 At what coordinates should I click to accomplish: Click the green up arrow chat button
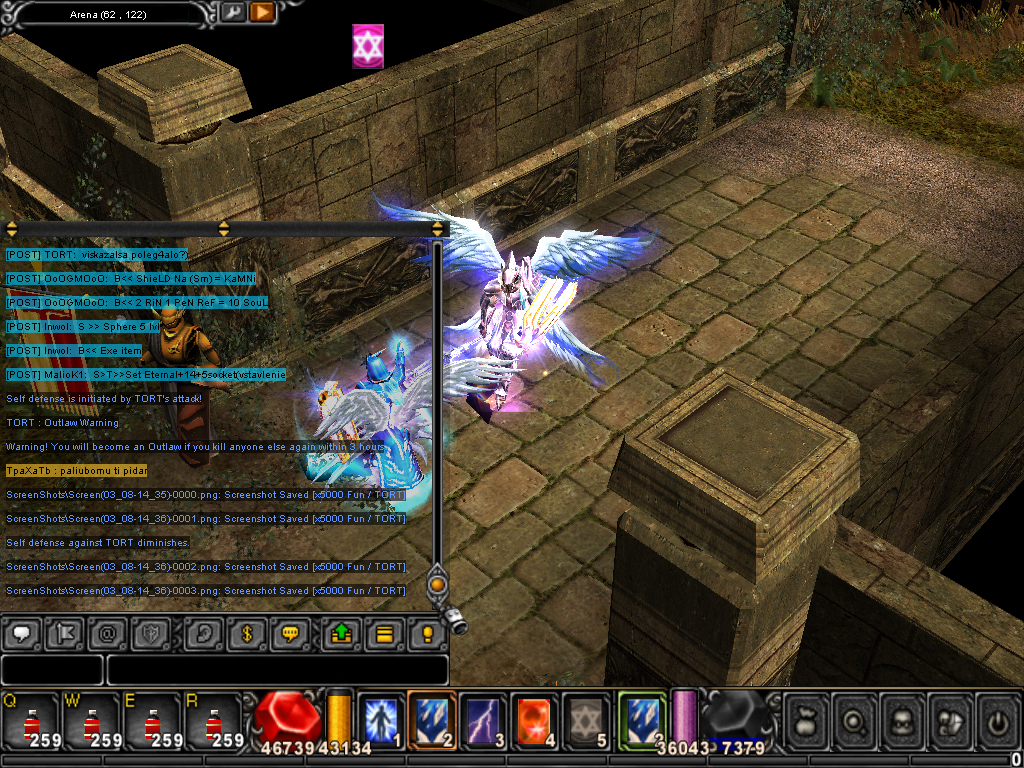click(x=339, y=633)
